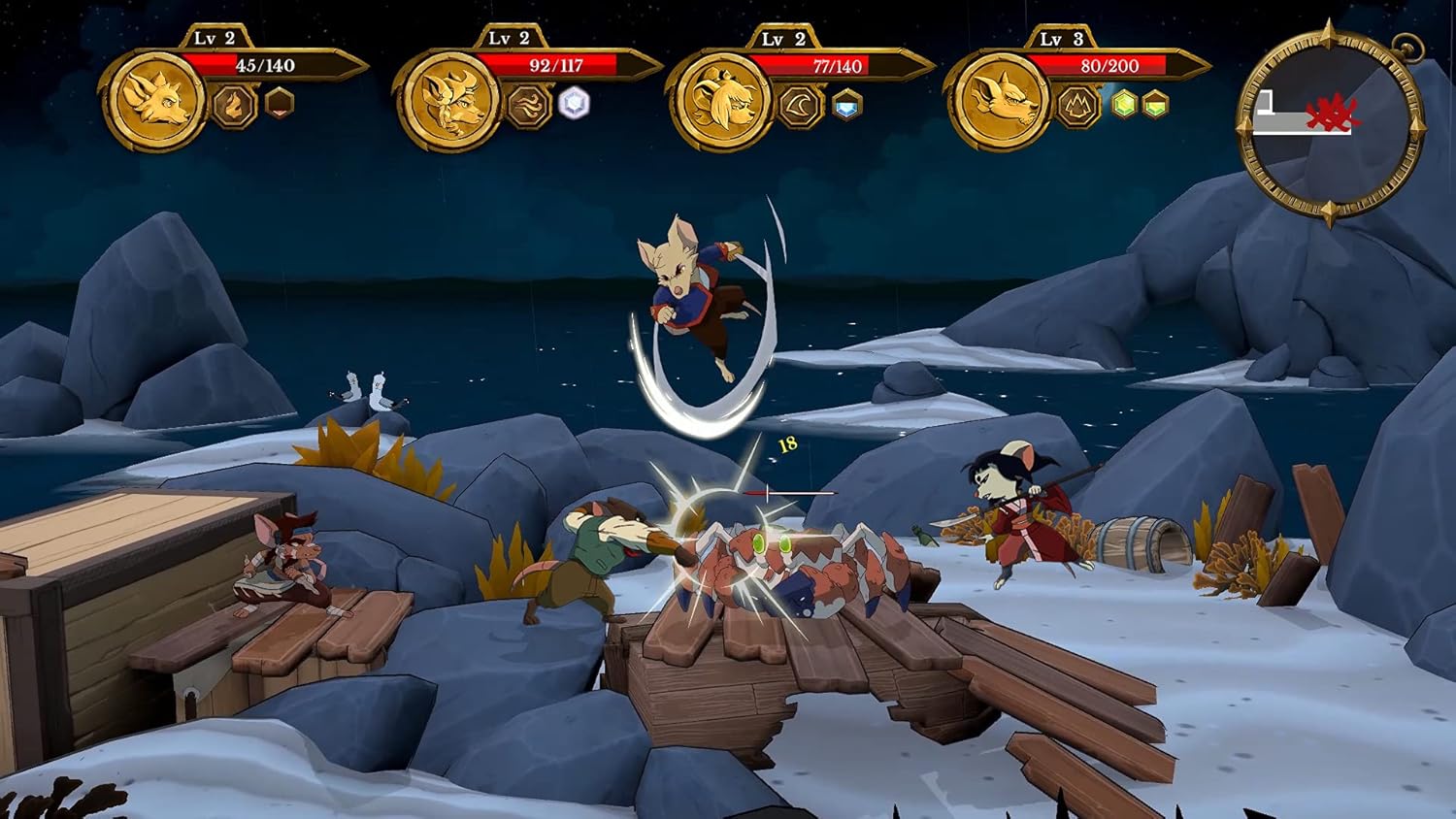The image size is (1456, 819).
Task: Select the half-filled blue gem
Action: click(846, 105)
